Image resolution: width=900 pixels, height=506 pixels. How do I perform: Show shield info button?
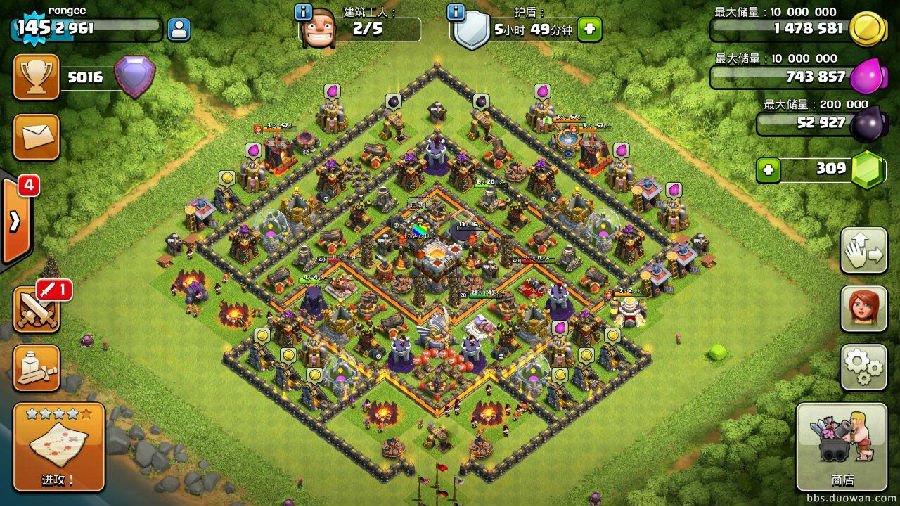point(458,12)
